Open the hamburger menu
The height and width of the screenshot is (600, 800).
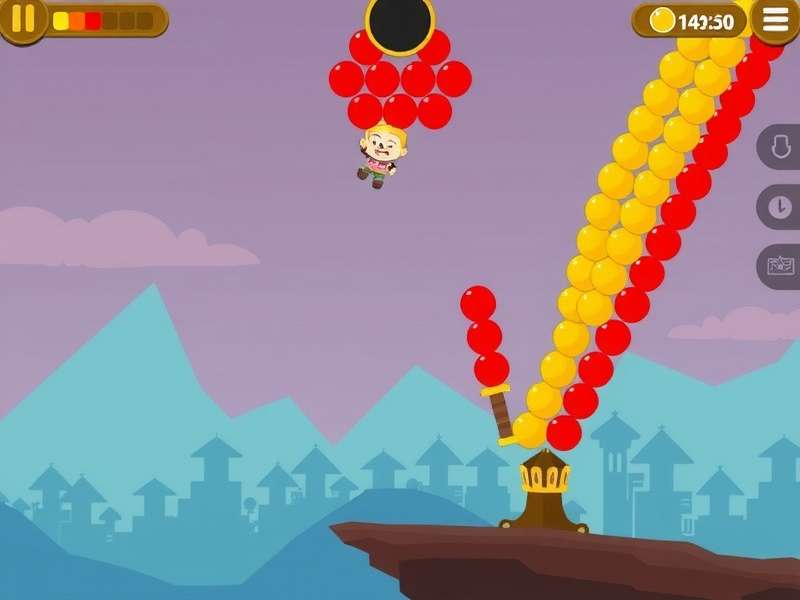(x=775, y=19)
